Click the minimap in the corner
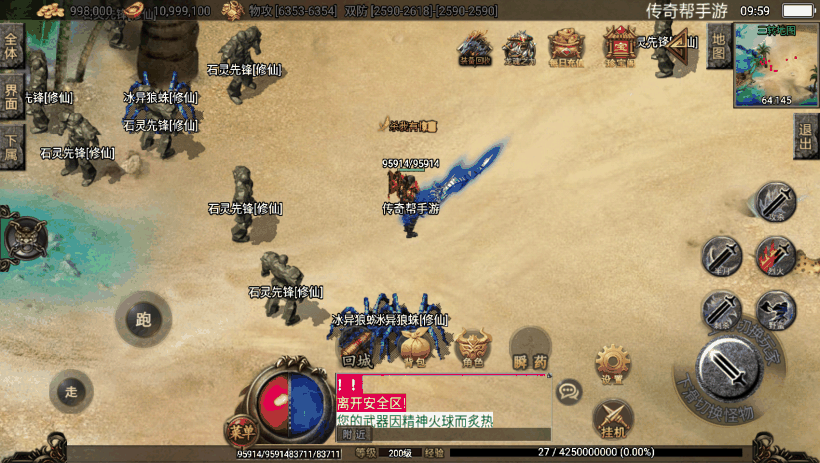The width and height of the screenshot is (820, 463). [x=775, y=62]
